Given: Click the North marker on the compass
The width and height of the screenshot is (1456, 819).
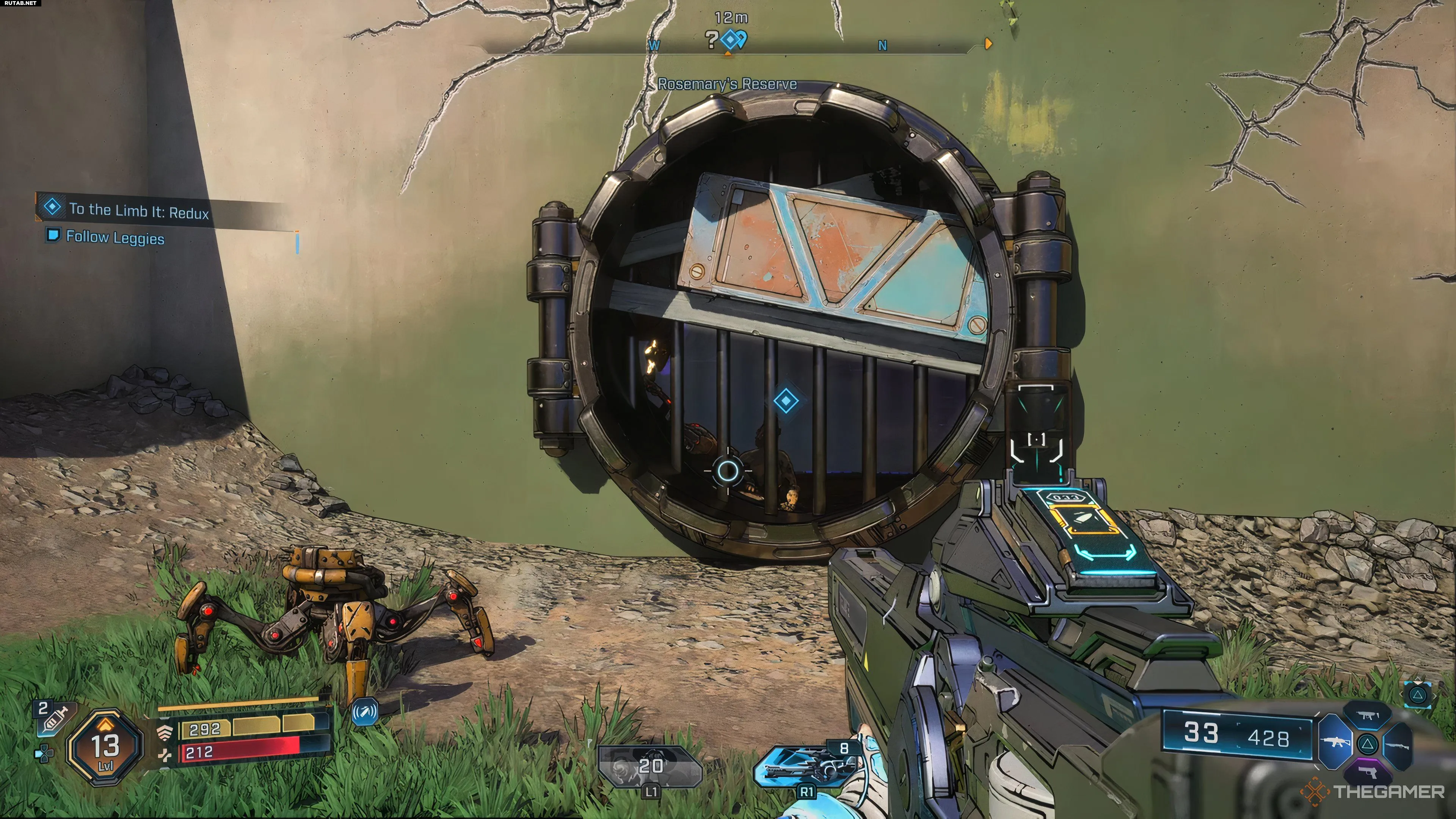Looking at the screenshot, I should click(882, 46).
